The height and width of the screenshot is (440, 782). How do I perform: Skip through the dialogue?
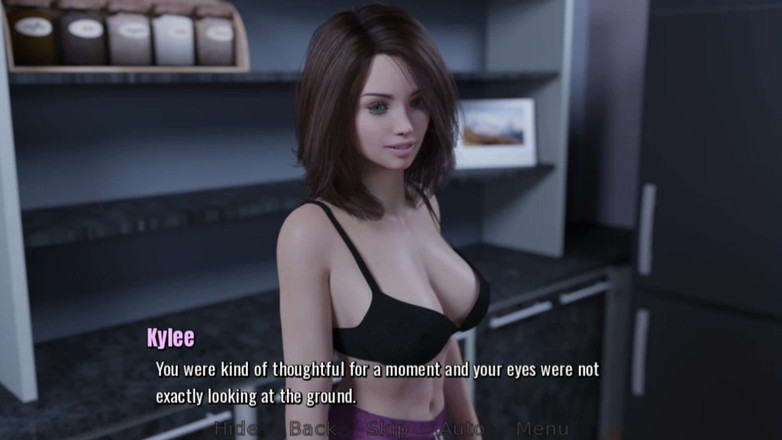pyautogui.click(x=386, y=429)
